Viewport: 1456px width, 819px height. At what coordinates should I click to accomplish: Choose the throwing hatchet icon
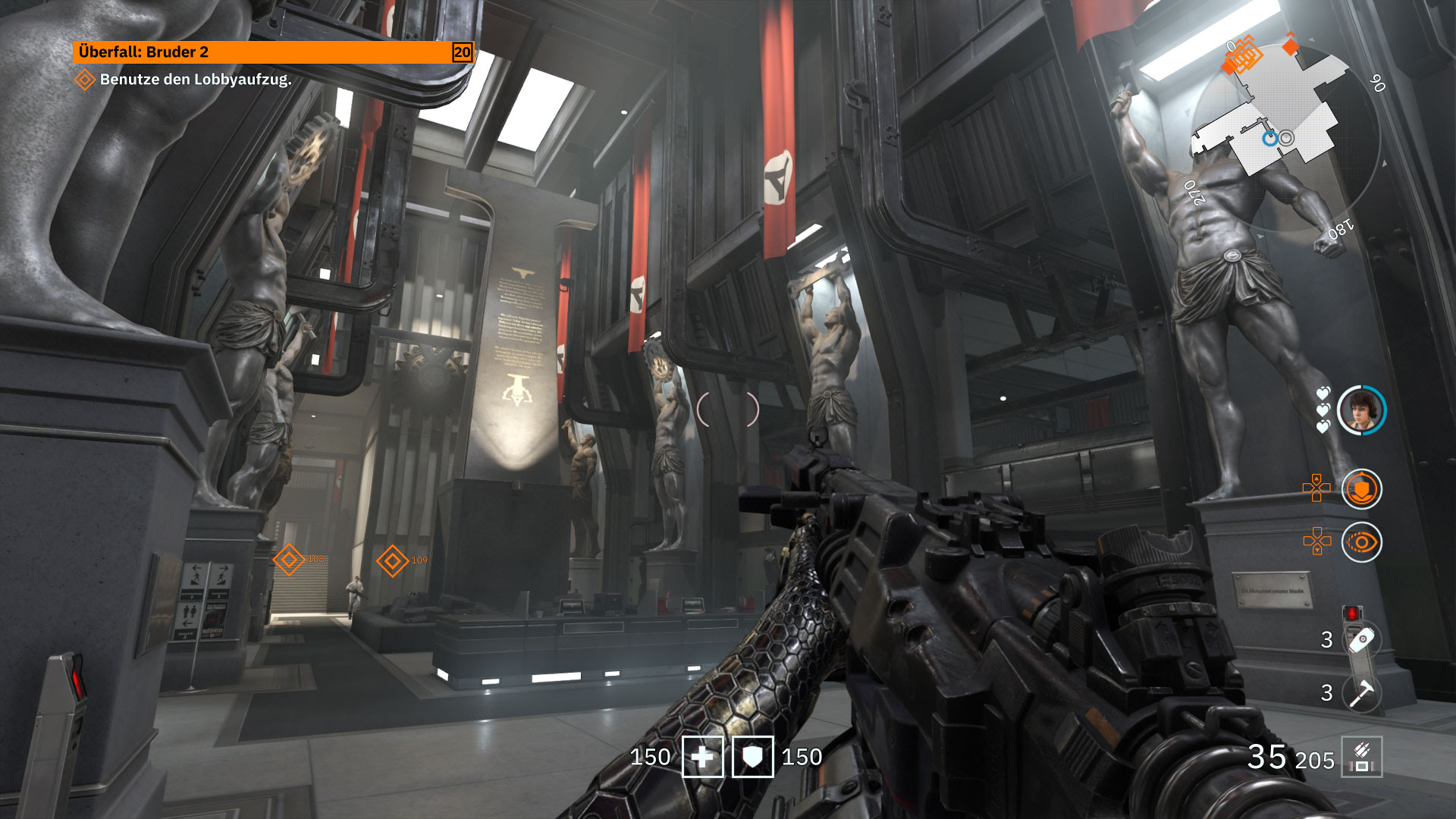coord(1361,692)
